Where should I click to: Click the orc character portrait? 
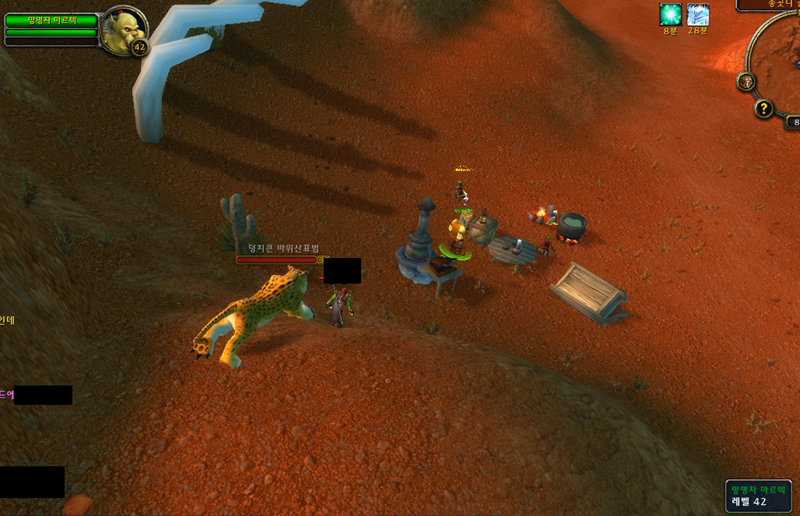pyautogui.click(x=124, y=30)
